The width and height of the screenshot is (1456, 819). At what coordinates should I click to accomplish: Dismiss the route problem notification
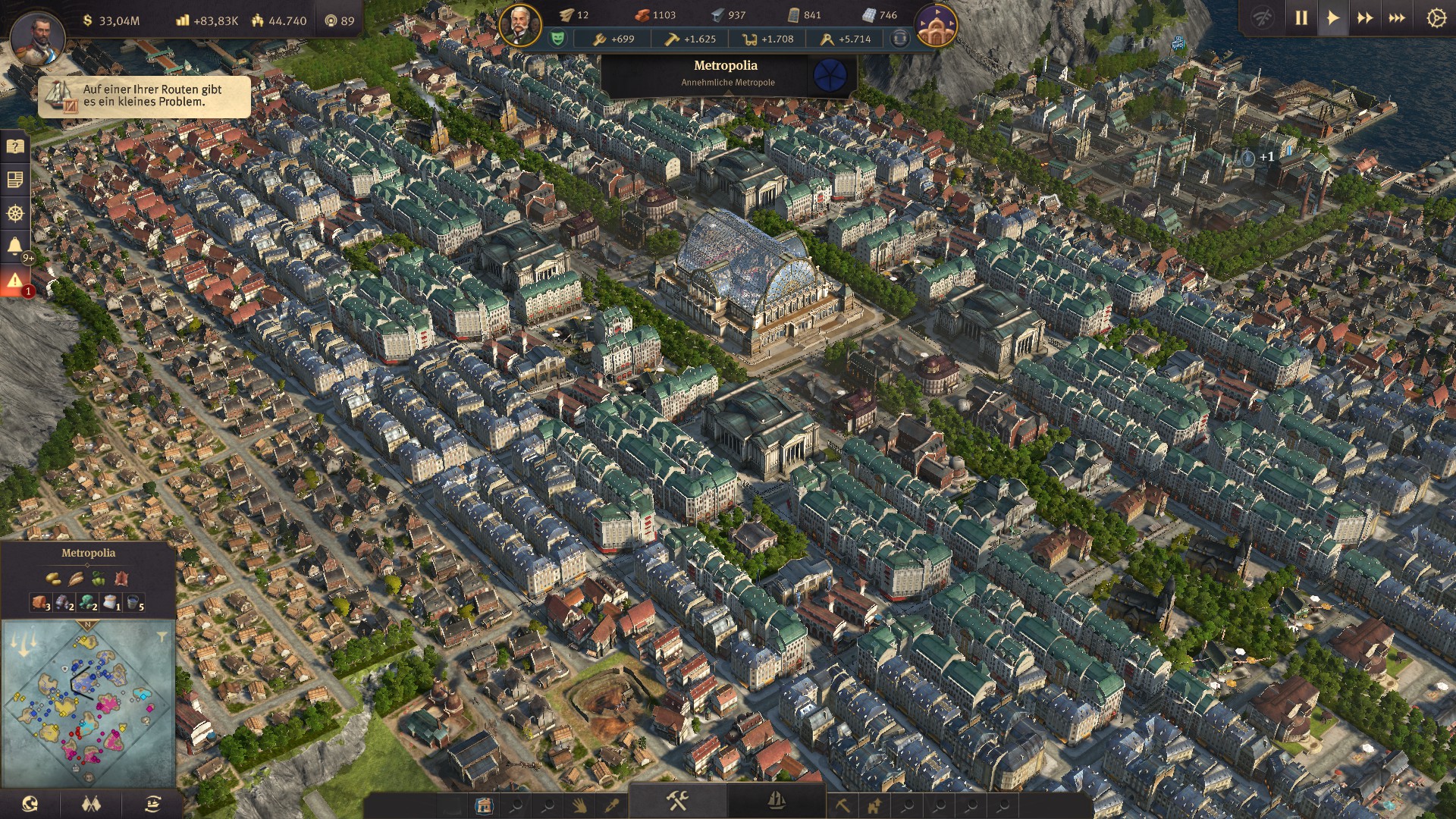click(x=144, y=96)
